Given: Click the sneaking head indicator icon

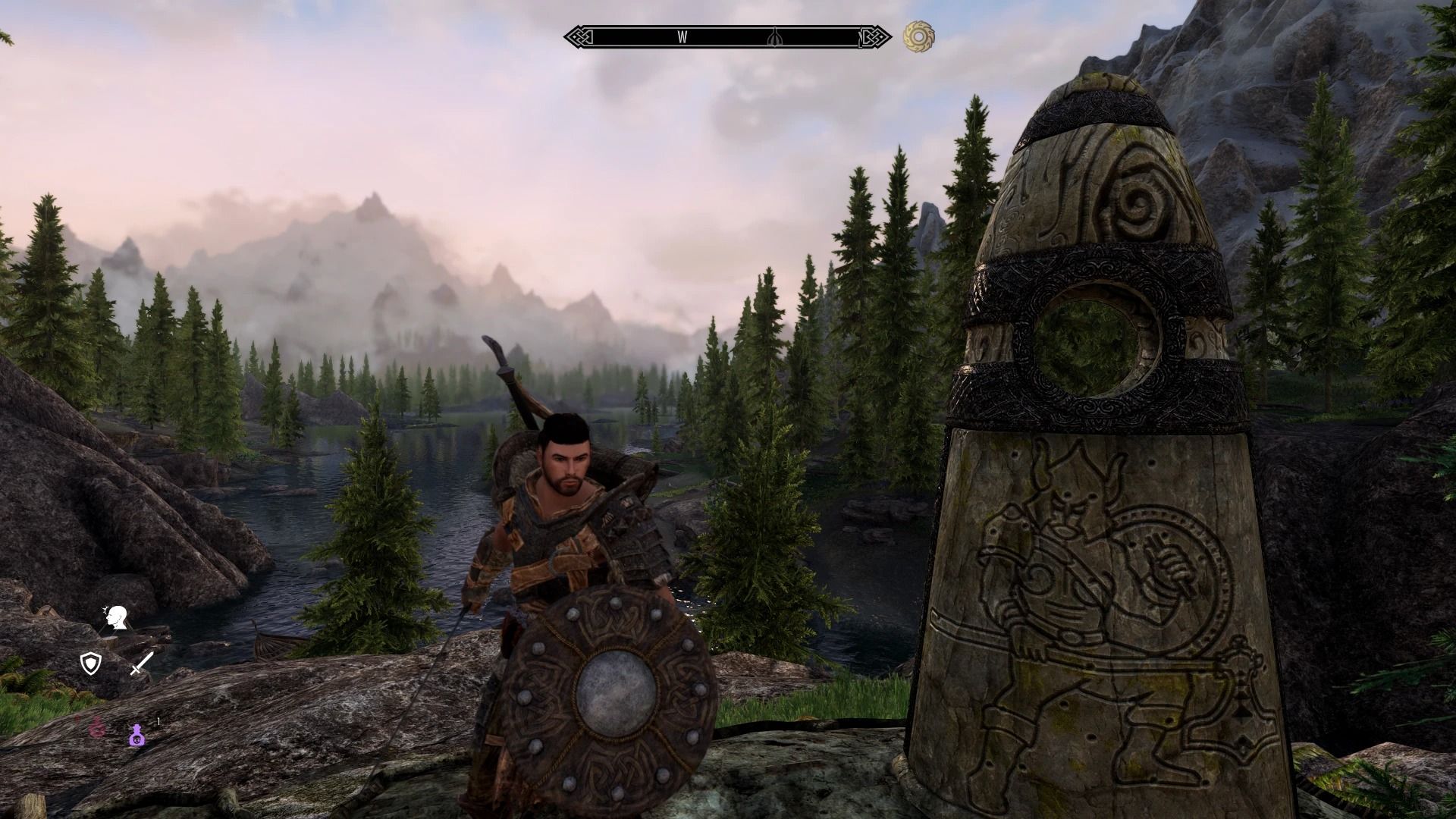Looking at the screenshot, I should point(116,619).
